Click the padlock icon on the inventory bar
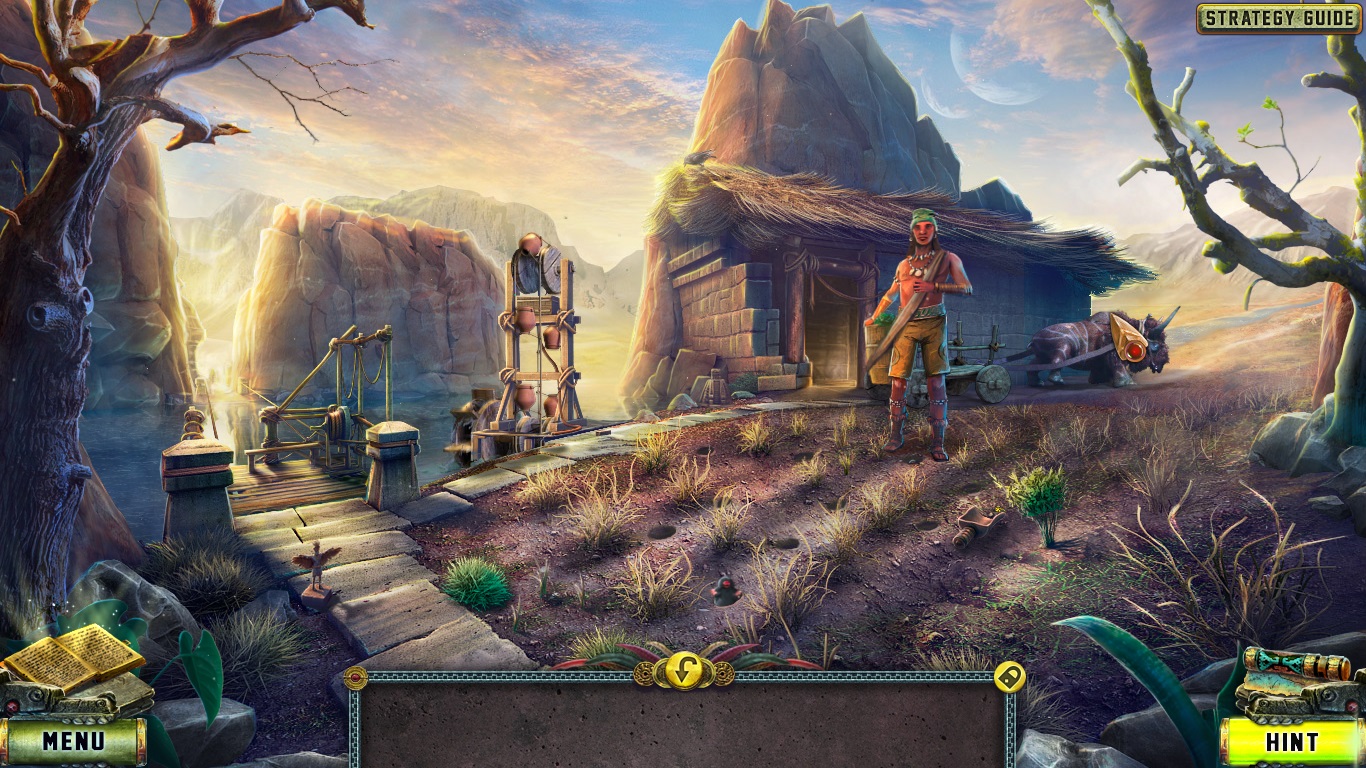1366x768 pixels. pos(1008,677)
